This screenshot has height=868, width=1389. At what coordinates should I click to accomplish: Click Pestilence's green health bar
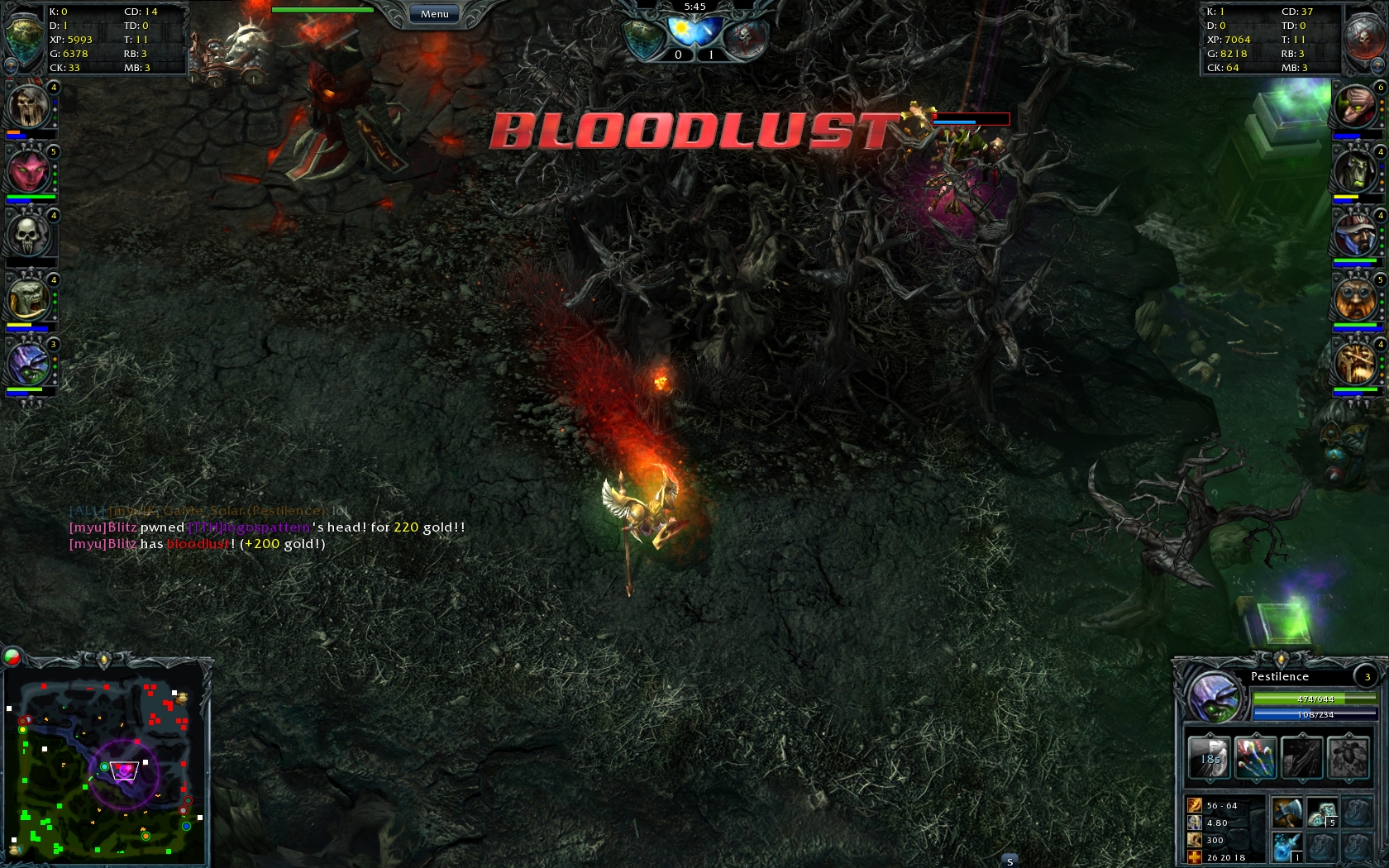pyautogui.click(x=1315, y=697)
